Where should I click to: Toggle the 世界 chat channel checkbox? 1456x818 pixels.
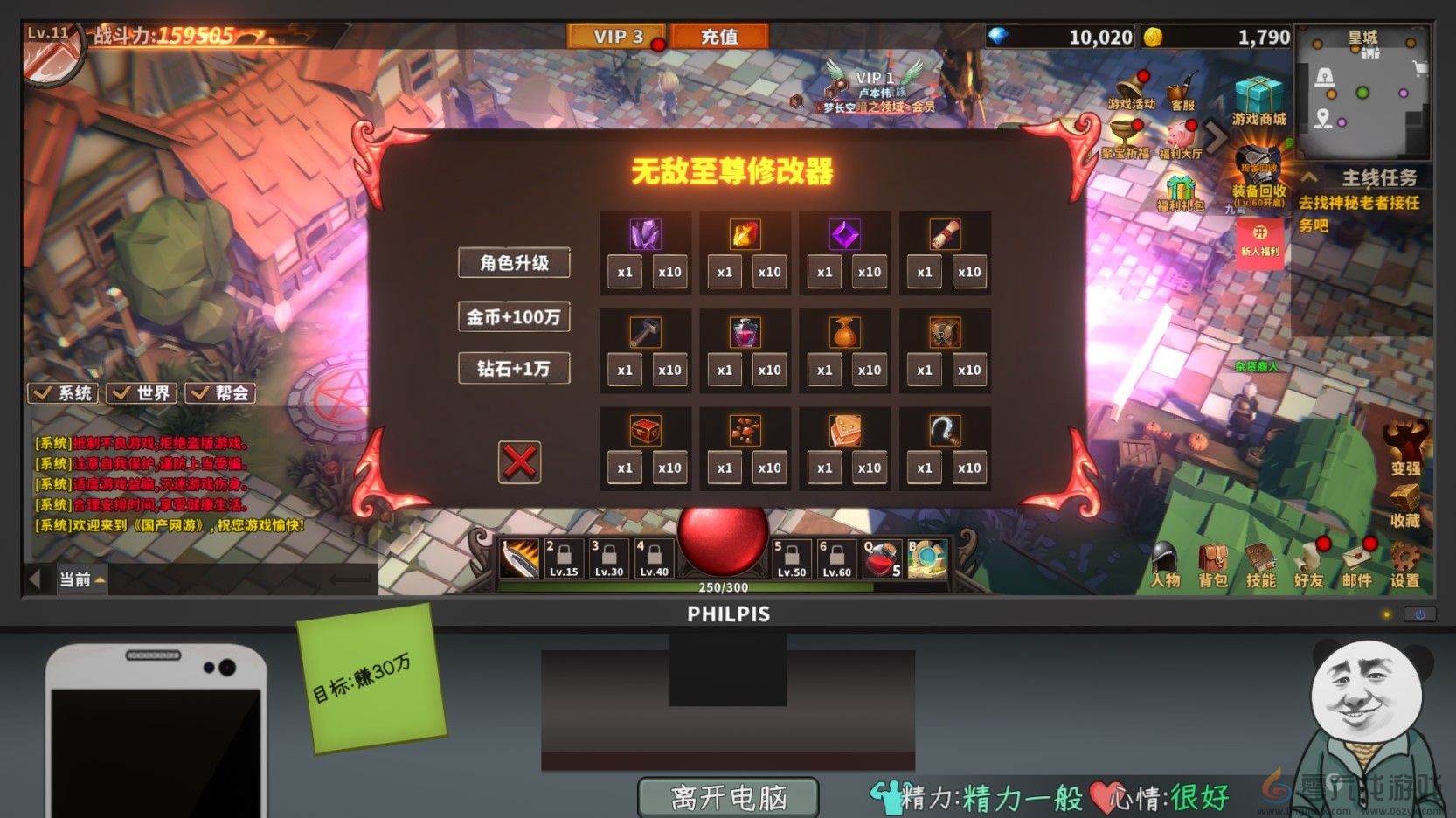tap(140, 393)
